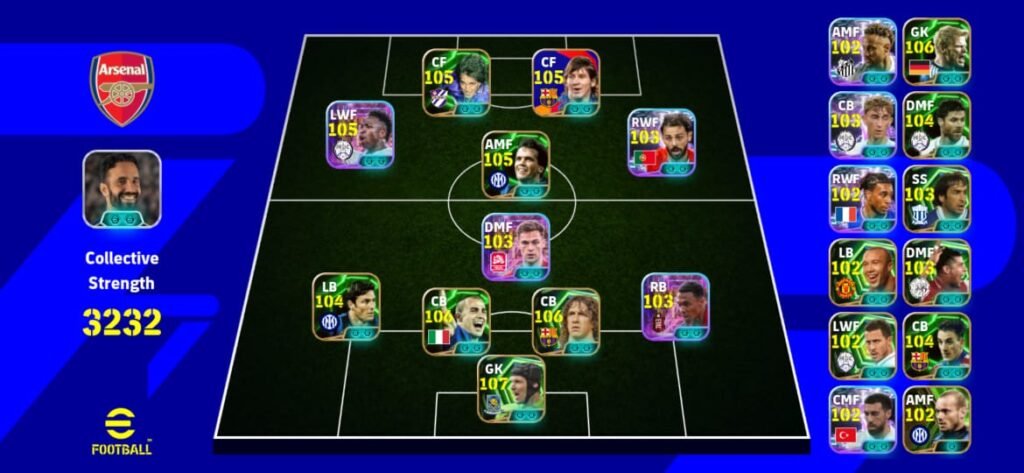Select the GK 107 goalkeeper card

(513, 390)
